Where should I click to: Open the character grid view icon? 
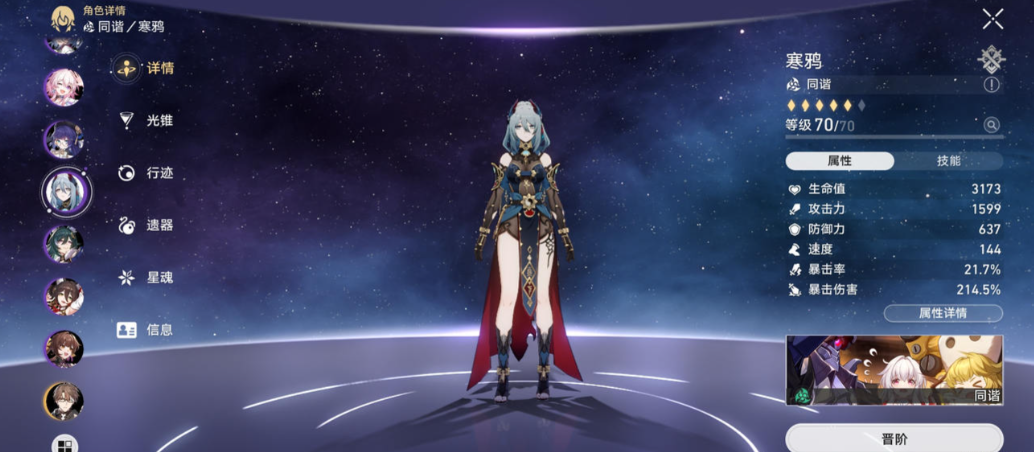(x=64, y=444)
